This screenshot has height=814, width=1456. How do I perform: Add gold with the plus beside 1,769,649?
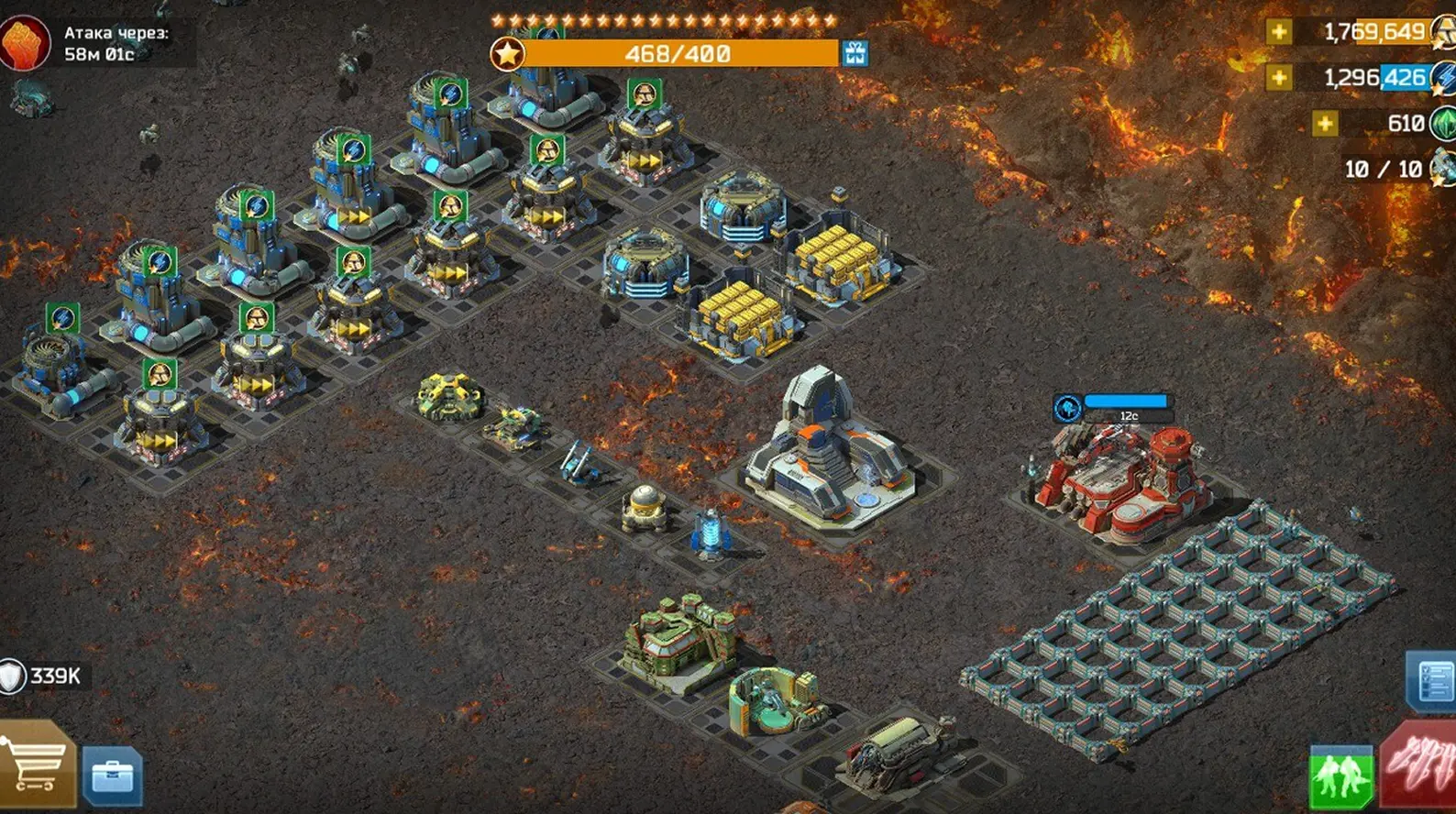1278,32
